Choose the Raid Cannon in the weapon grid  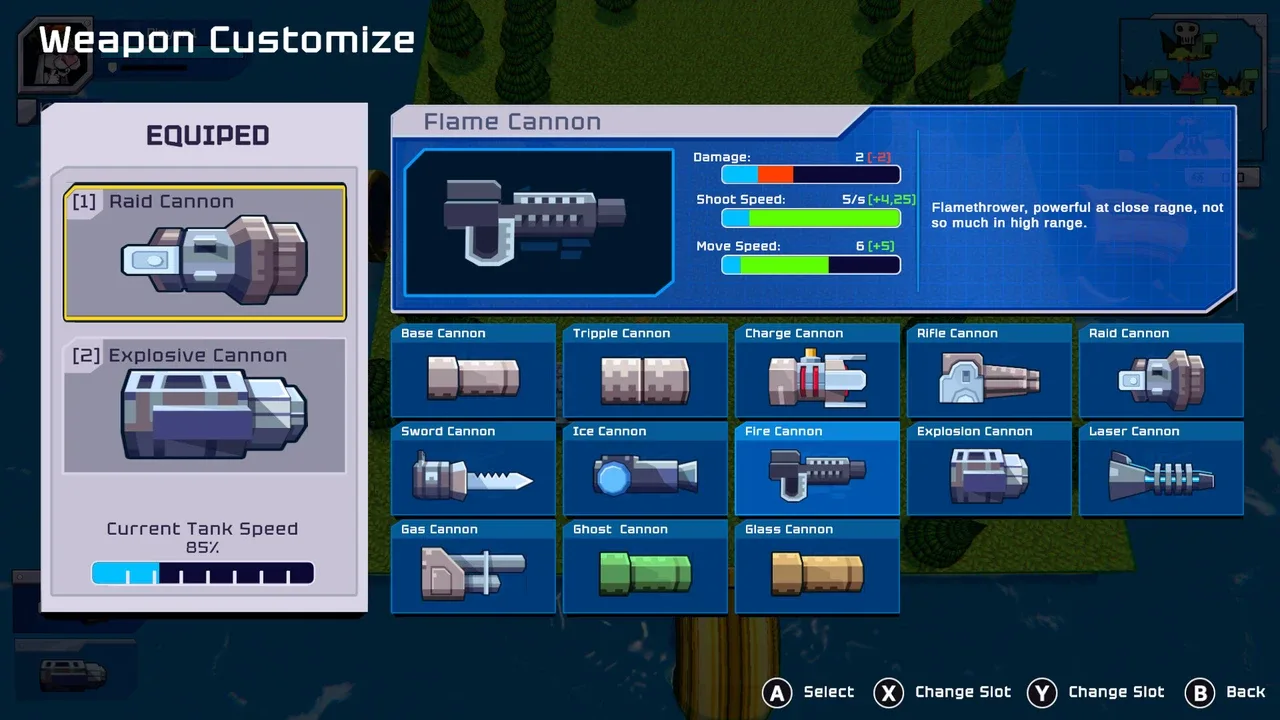(x=1161, y=371)
